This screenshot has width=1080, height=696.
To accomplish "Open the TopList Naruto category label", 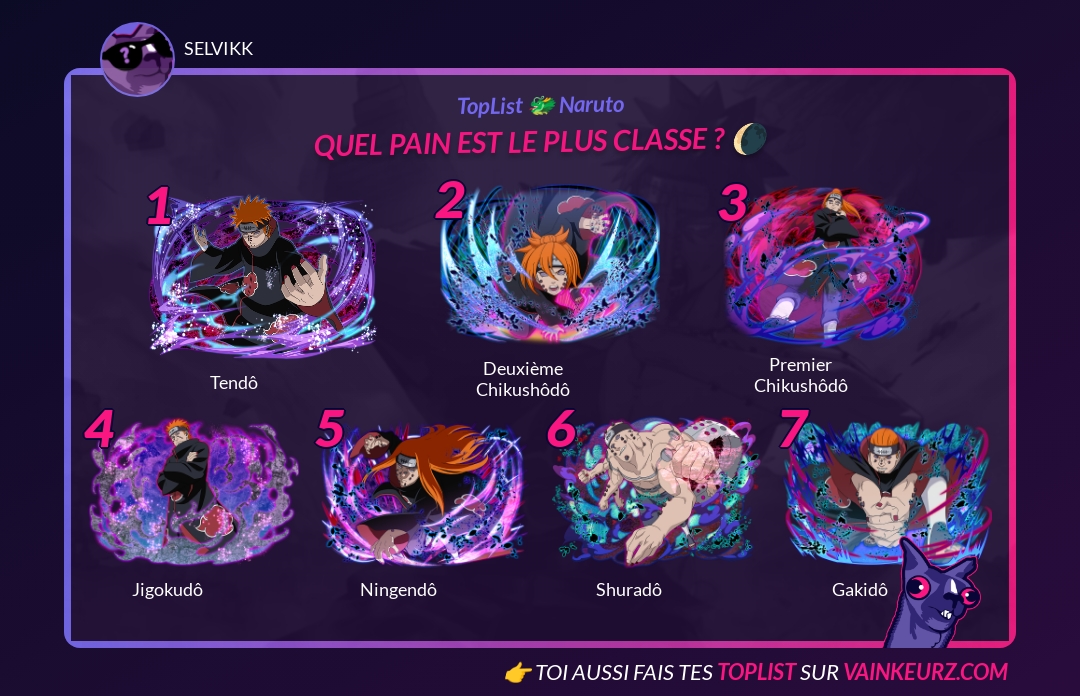I will (540, 105).
